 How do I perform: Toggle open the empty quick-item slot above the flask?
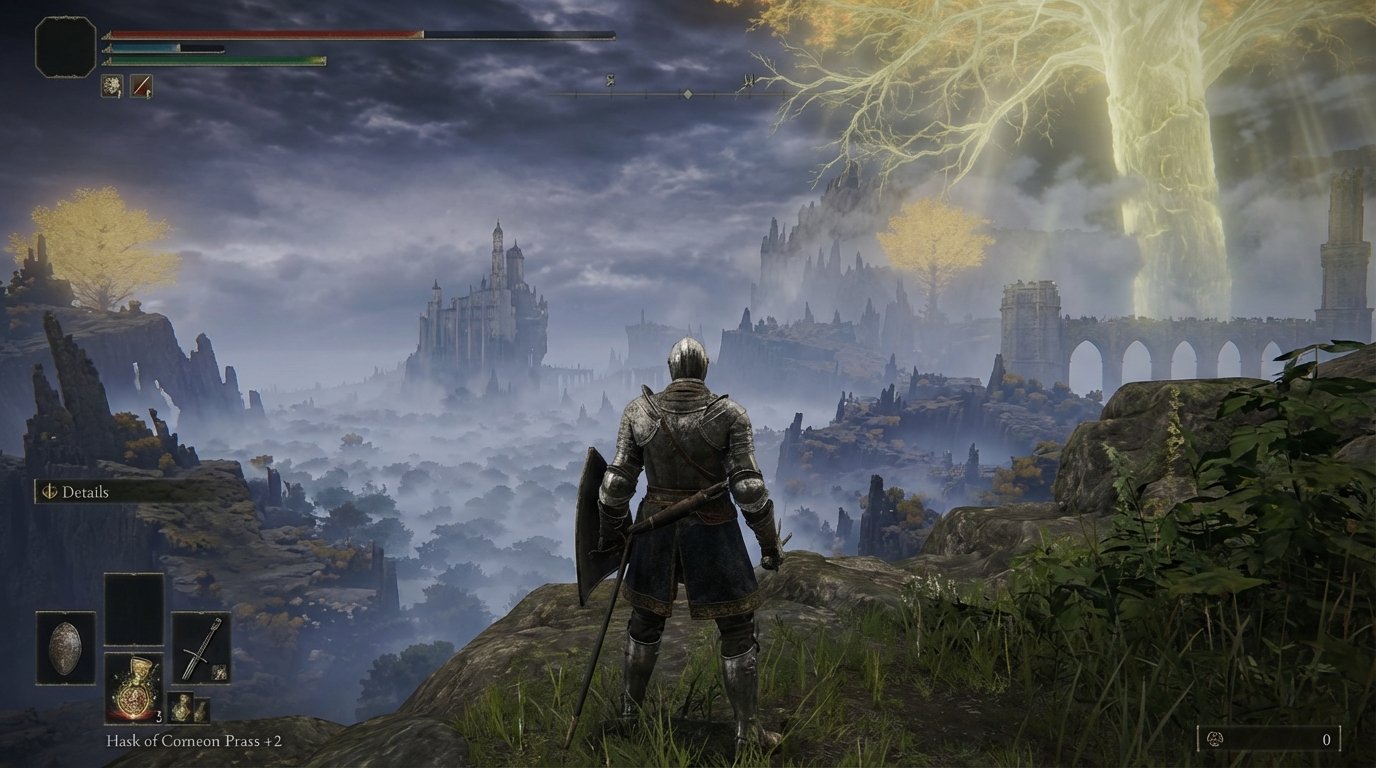coord(134,609)
